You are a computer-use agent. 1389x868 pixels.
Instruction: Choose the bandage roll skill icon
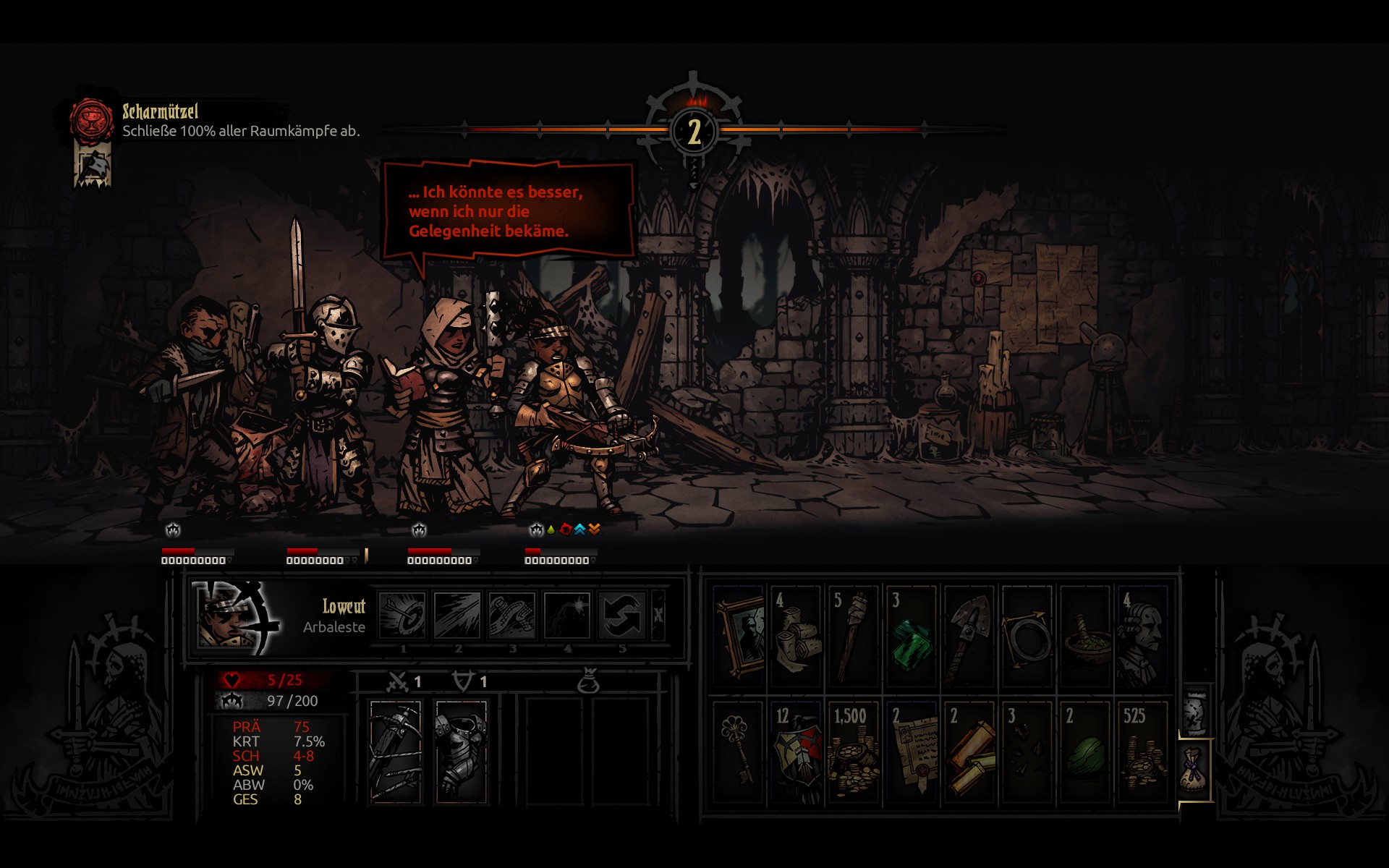pos(511,615)
